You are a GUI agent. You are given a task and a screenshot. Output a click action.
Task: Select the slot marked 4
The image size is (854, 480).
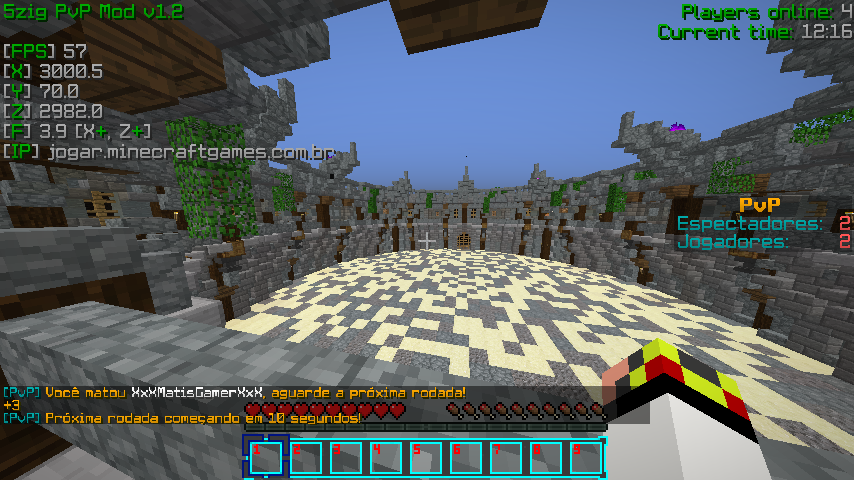(385, 457)
